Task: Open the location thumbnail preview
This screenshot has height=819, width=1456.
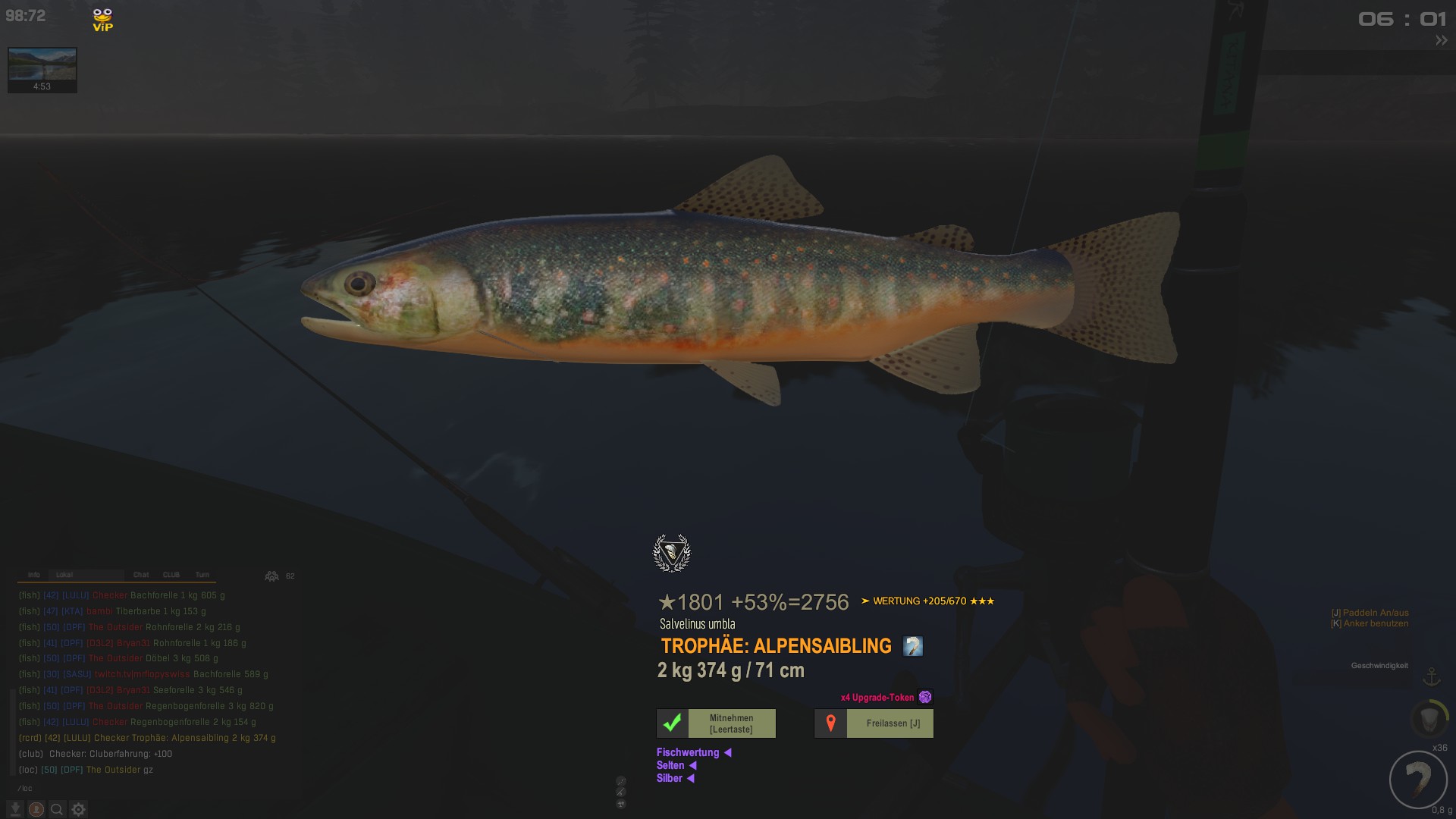Action: pos(42,66)
